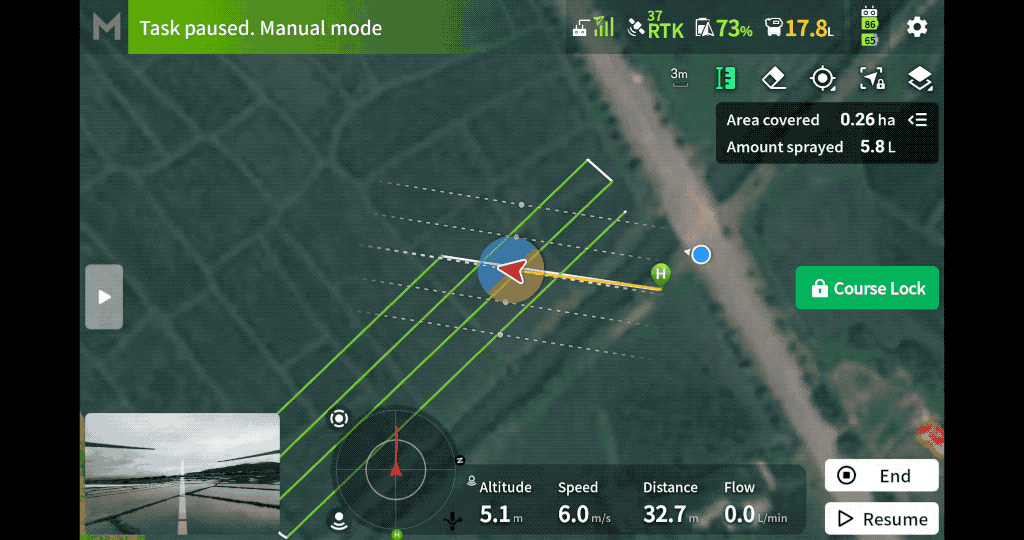The width and height of the screenshot is (1024, 540).
Task: Collapse the area covered stats panel
Action: pyautogui.click(x=917, y=120)
